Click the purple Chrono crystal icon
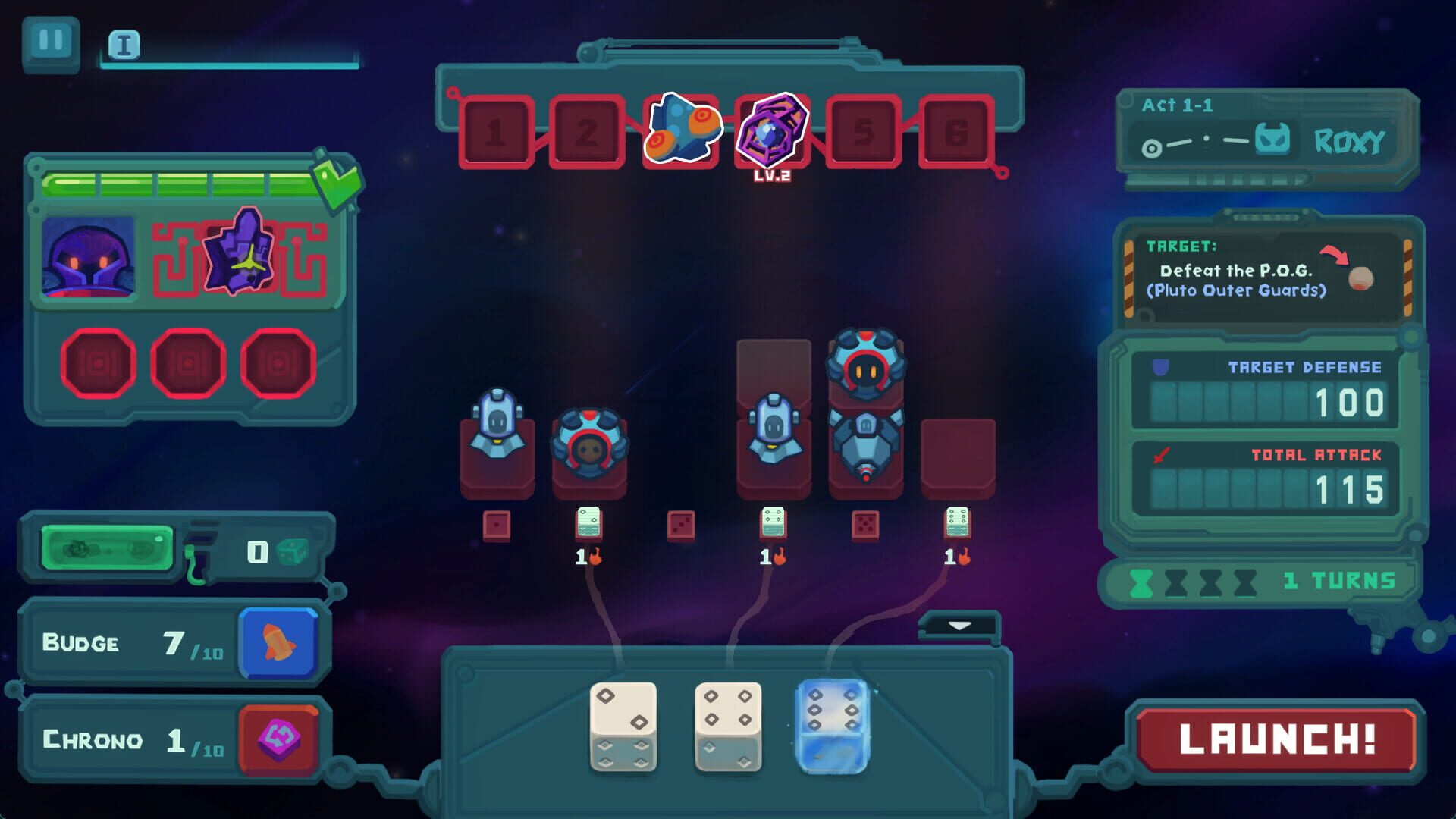 (x=278, y=737)
